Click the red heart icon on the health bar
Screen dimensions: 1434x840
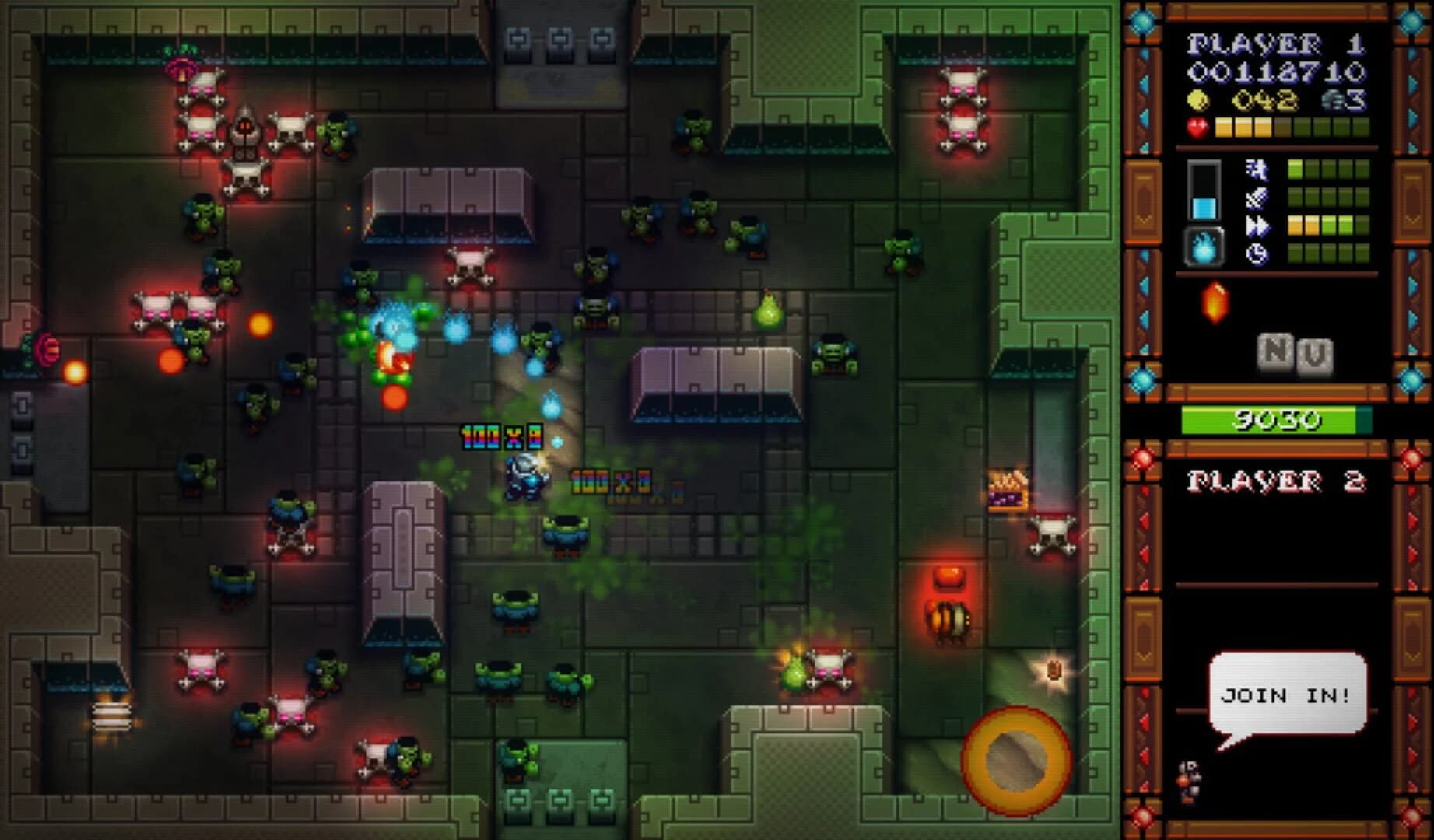coord(1197,124)
